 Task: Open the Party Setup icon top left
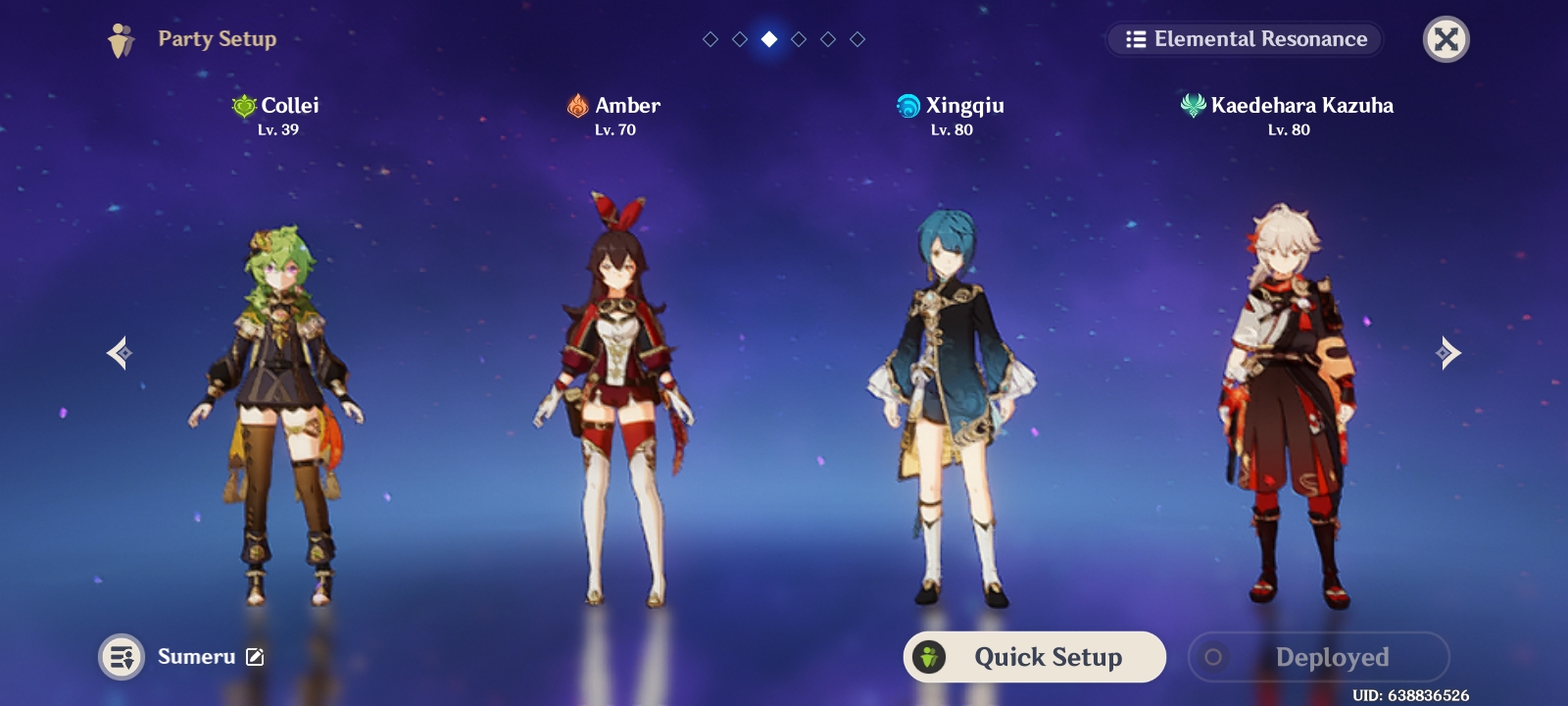pos(120,39)
